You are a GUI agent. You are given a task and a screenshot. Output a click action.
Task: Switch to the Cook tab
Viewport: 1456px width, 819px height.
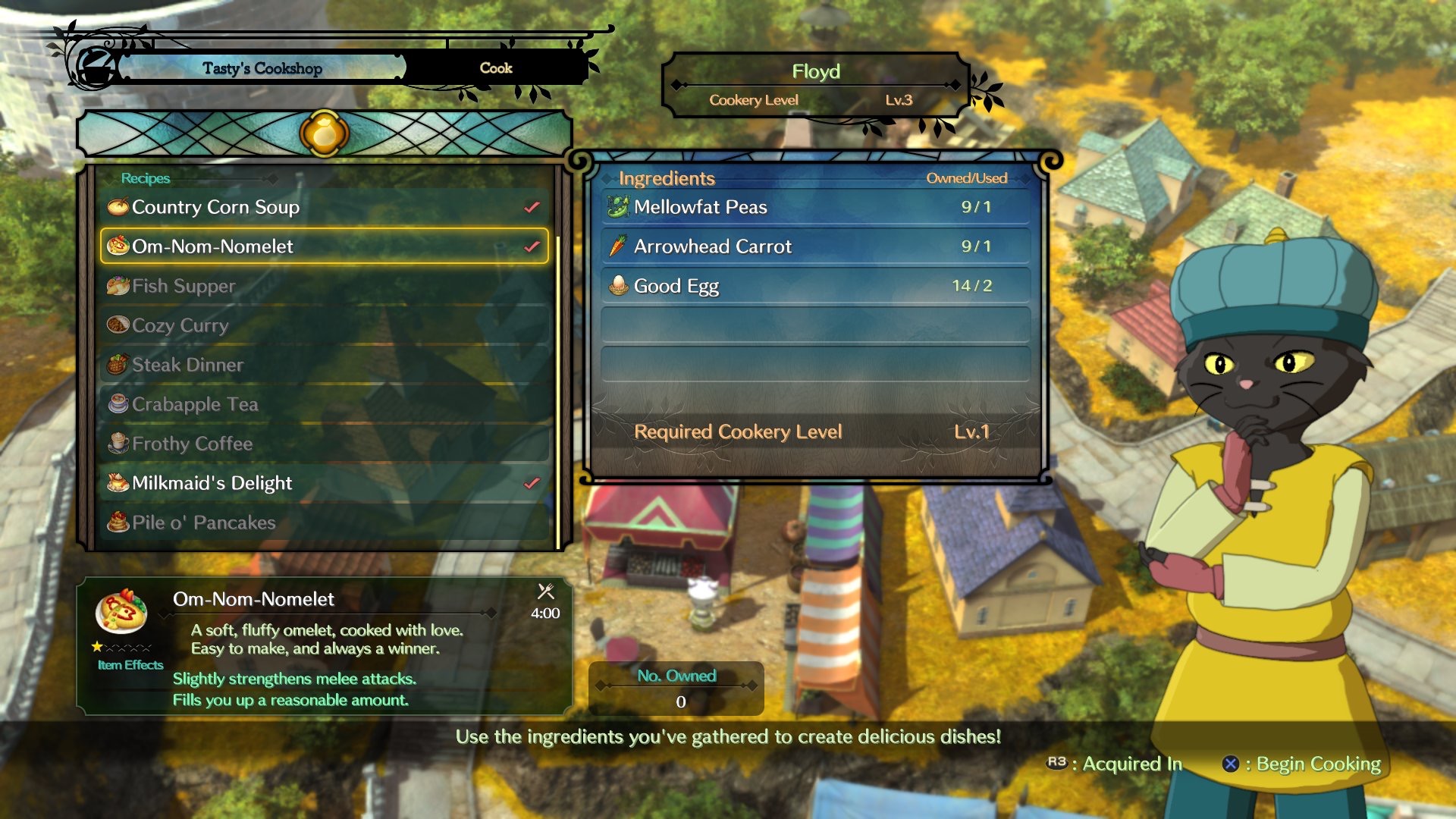point(496,68)
